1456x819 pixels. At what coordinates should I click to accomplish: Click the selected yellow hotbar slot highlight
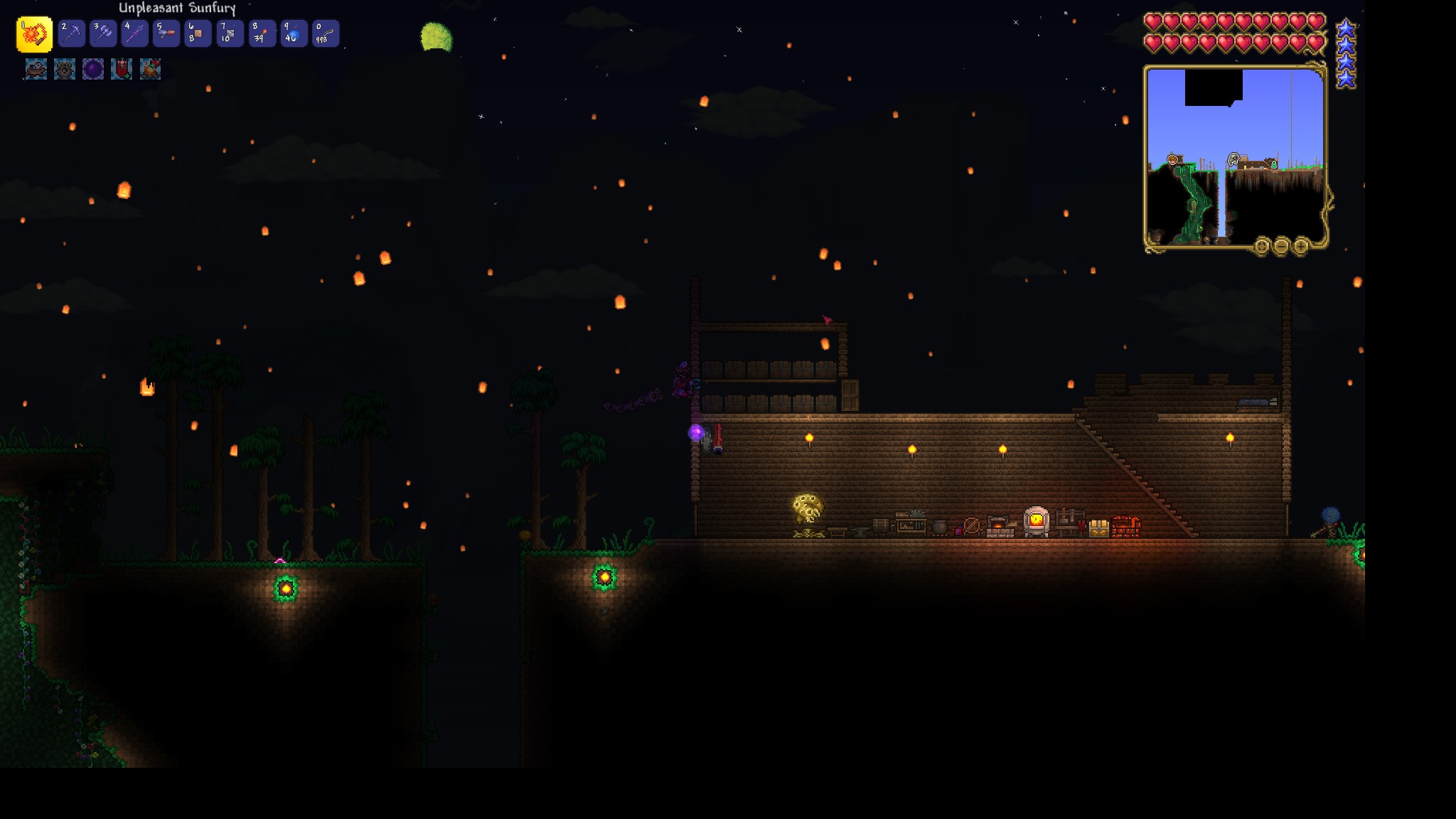coord(33,33)
